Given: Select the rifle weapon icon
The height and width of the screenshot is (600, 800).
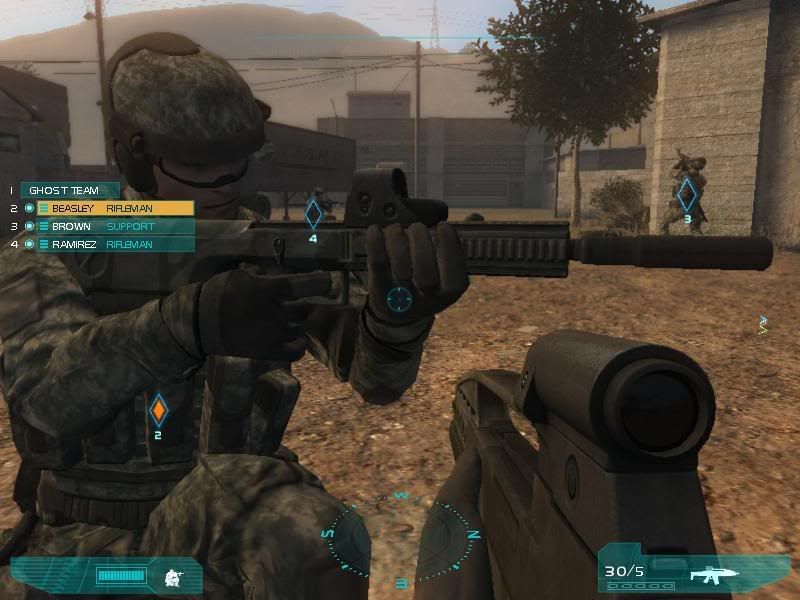Looking at the screenshot, I should (714, 573).
